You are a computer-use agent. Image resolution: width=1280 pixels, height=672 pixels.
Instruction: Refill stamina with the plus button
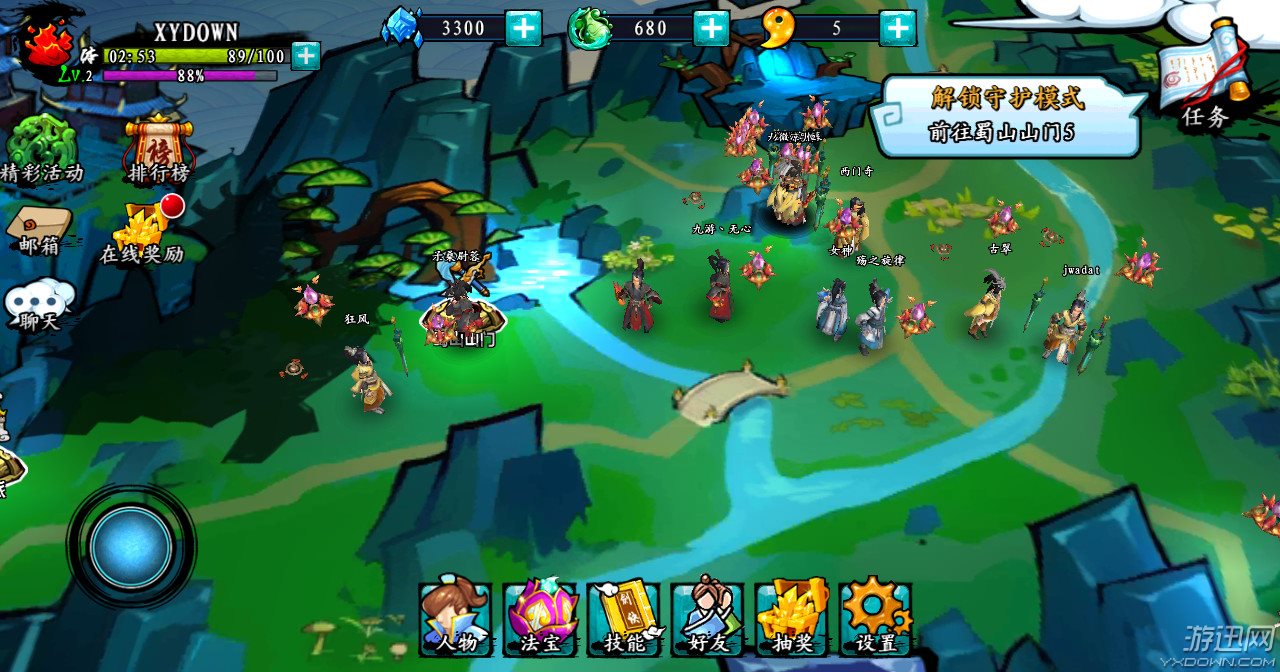click(x=306, y=56)
